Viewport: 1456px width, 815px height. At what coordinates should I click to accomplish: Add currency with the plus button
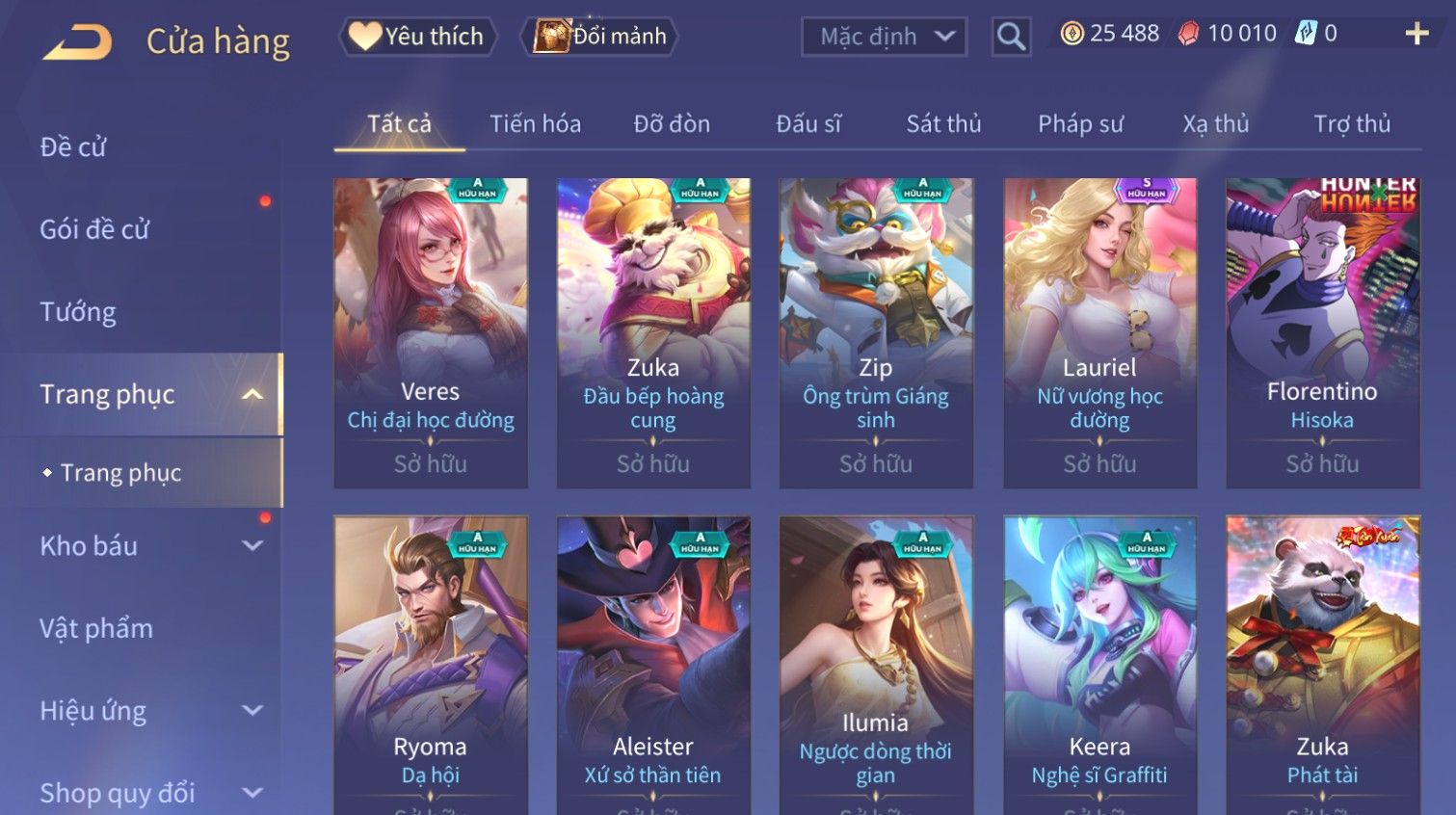click(1416, 34)
